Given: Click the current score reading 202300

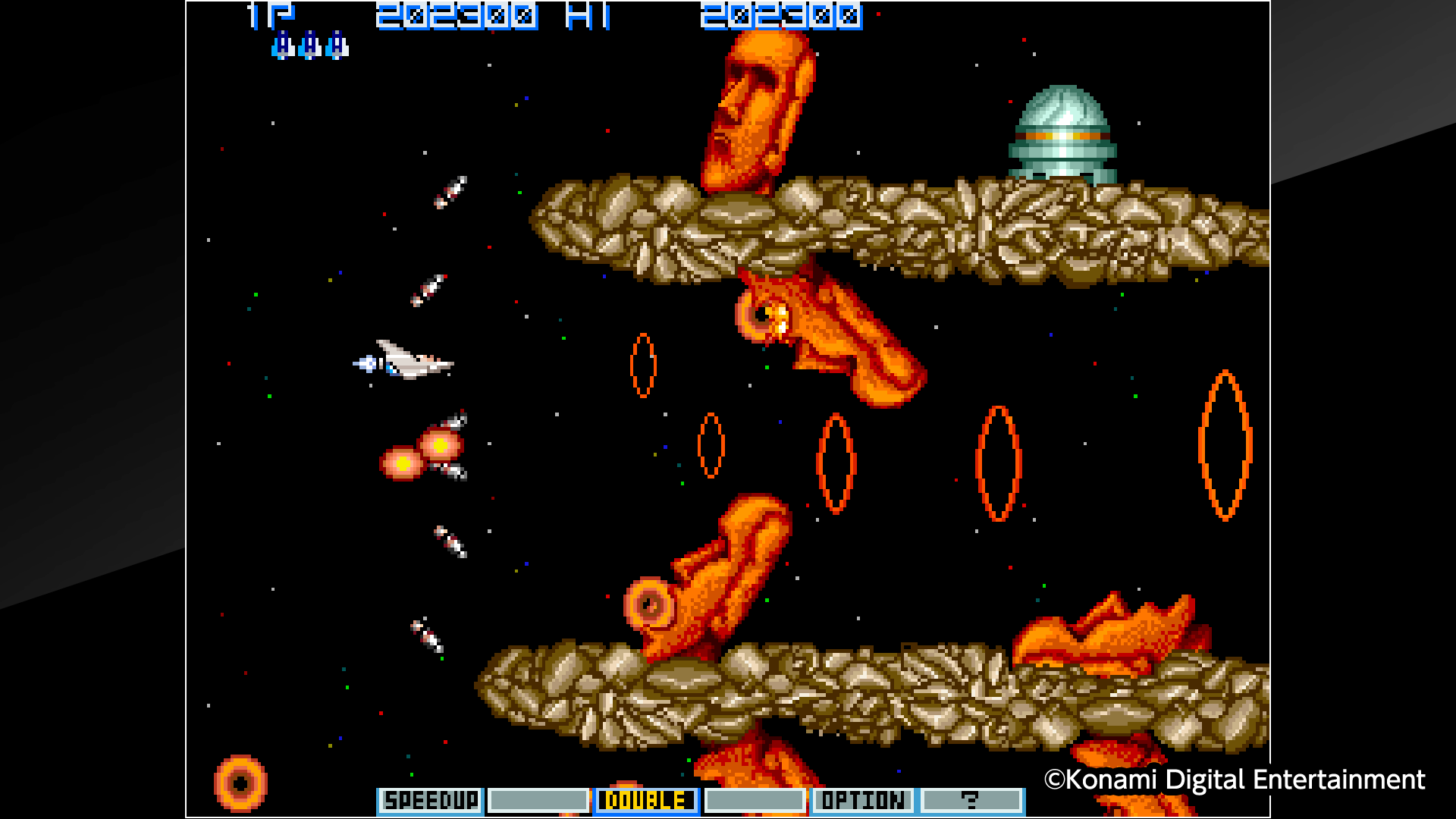Looking at the screenshot, I should pyautogui.click(x=455, y=15).
